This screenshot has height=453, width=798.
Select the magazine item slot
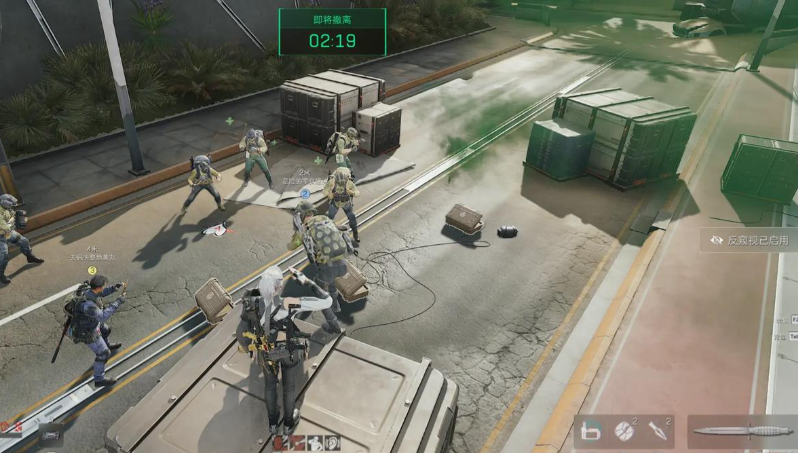click(591, 431)
